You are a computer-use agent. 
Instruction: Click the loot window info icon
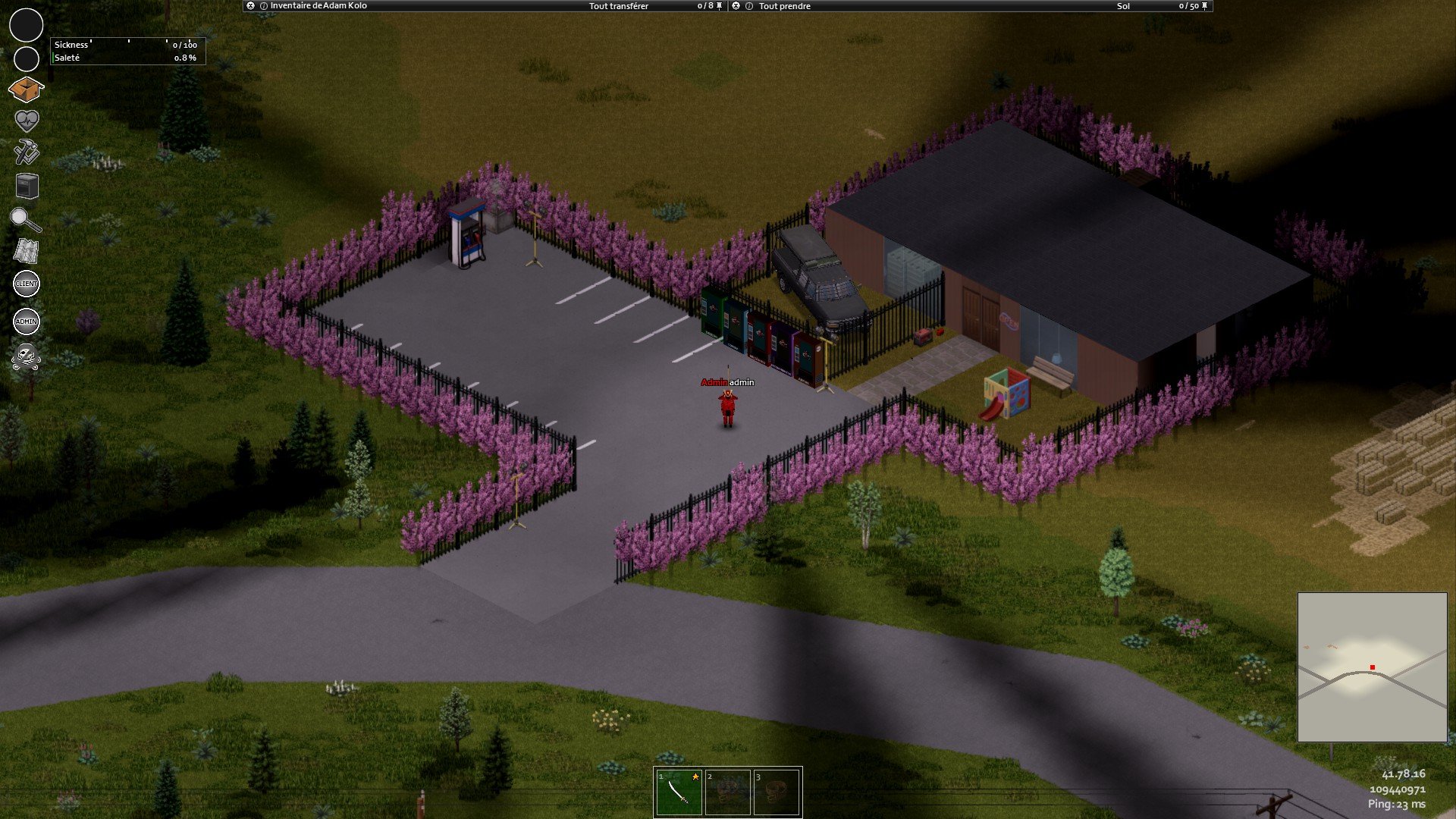coord(749,6)
